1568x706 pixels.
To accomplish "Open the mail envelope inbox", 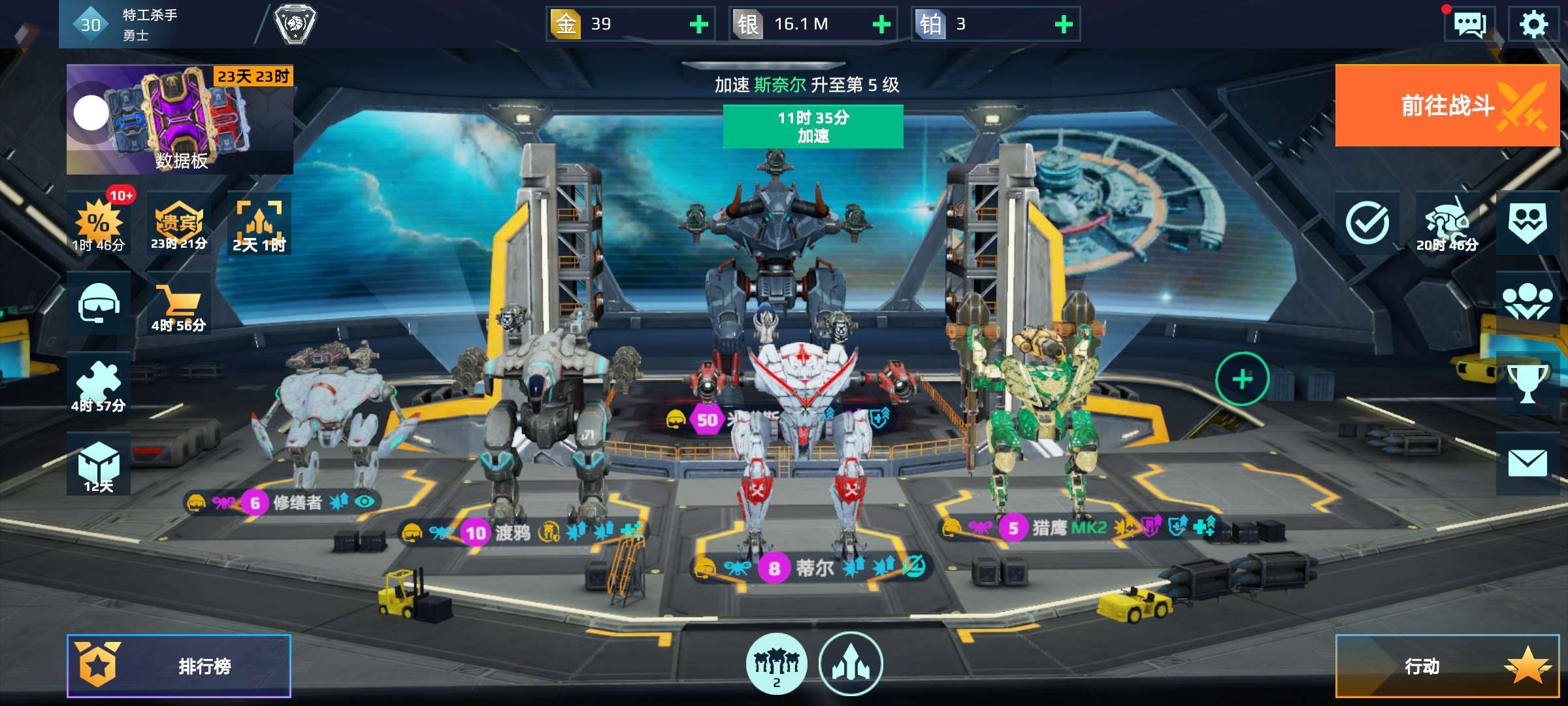I will coord(1527,463).
